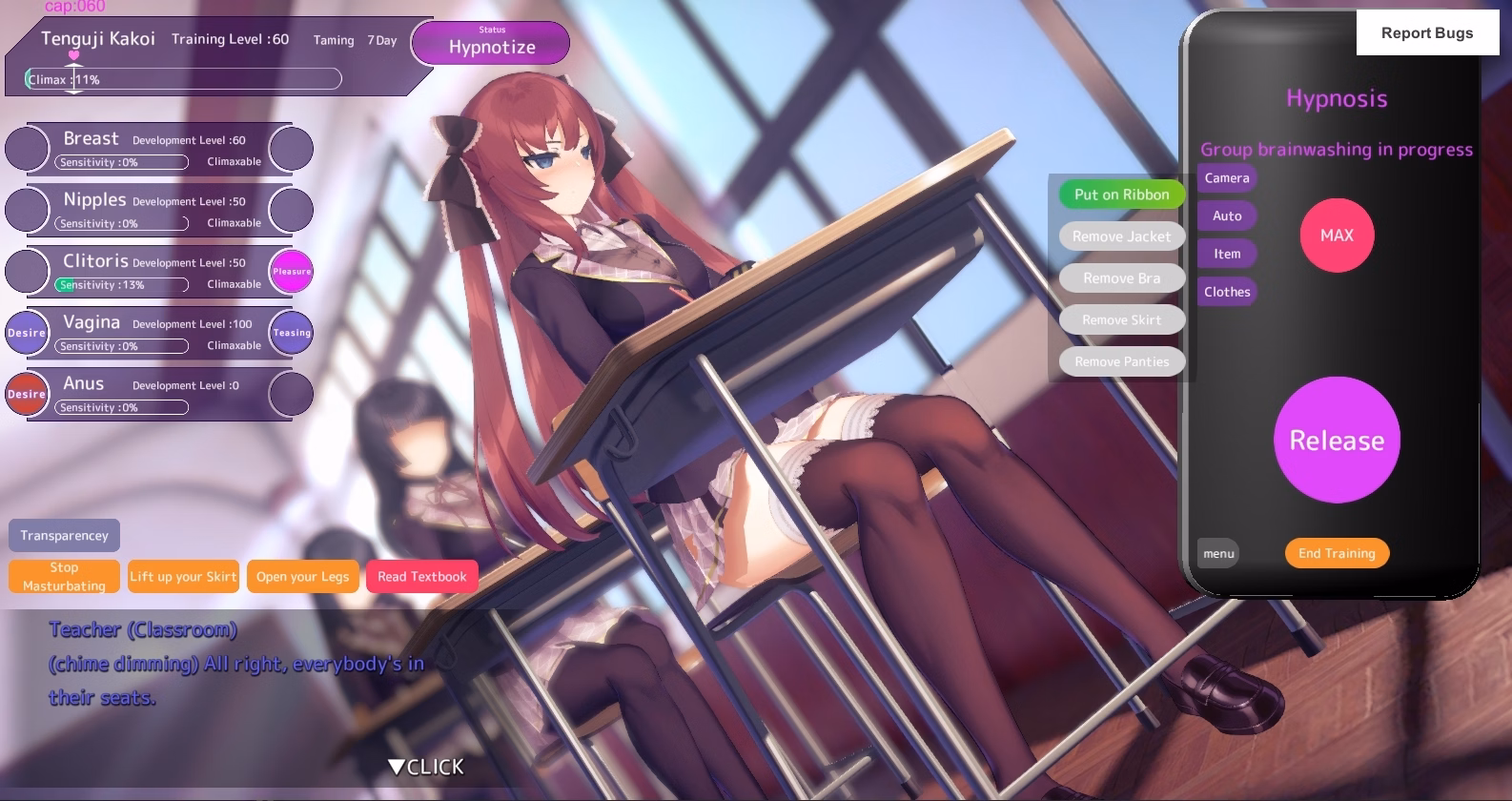Select the Pleasure icon next to Clitoris
This screenshot has height=801, width=1512.
291,271
